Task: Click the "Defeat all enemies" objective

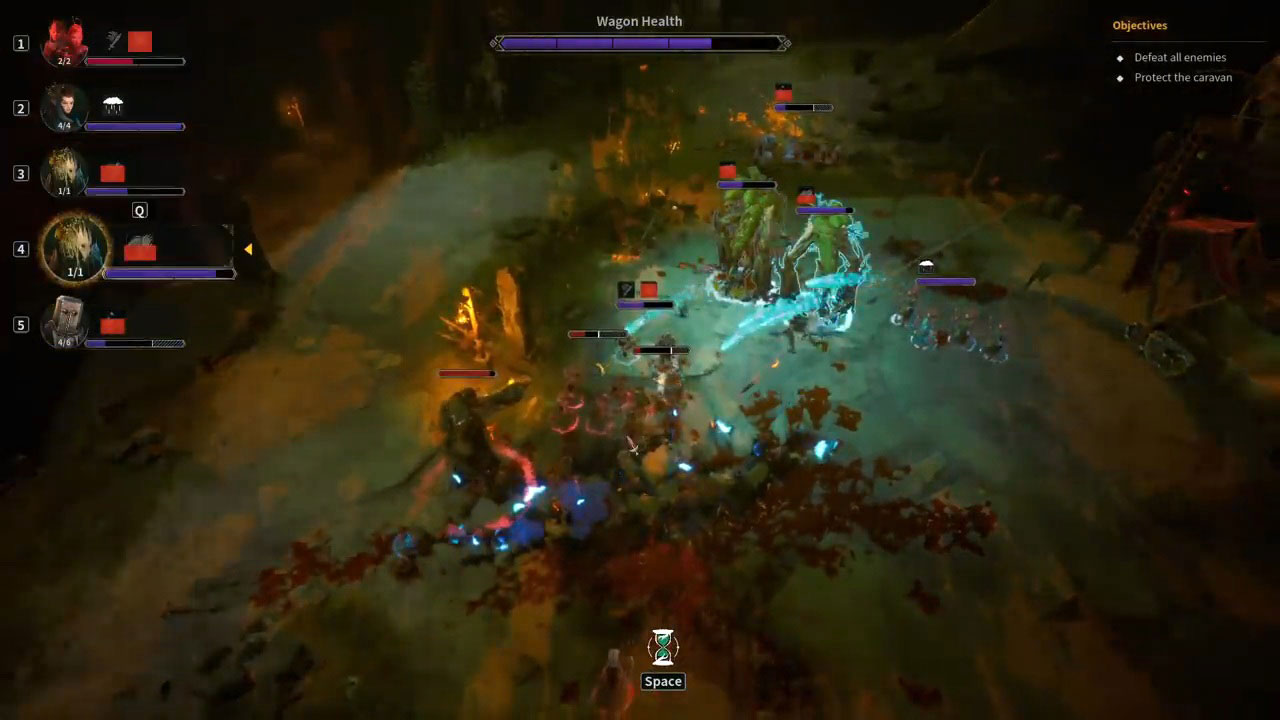Action: pos(1179,58)
